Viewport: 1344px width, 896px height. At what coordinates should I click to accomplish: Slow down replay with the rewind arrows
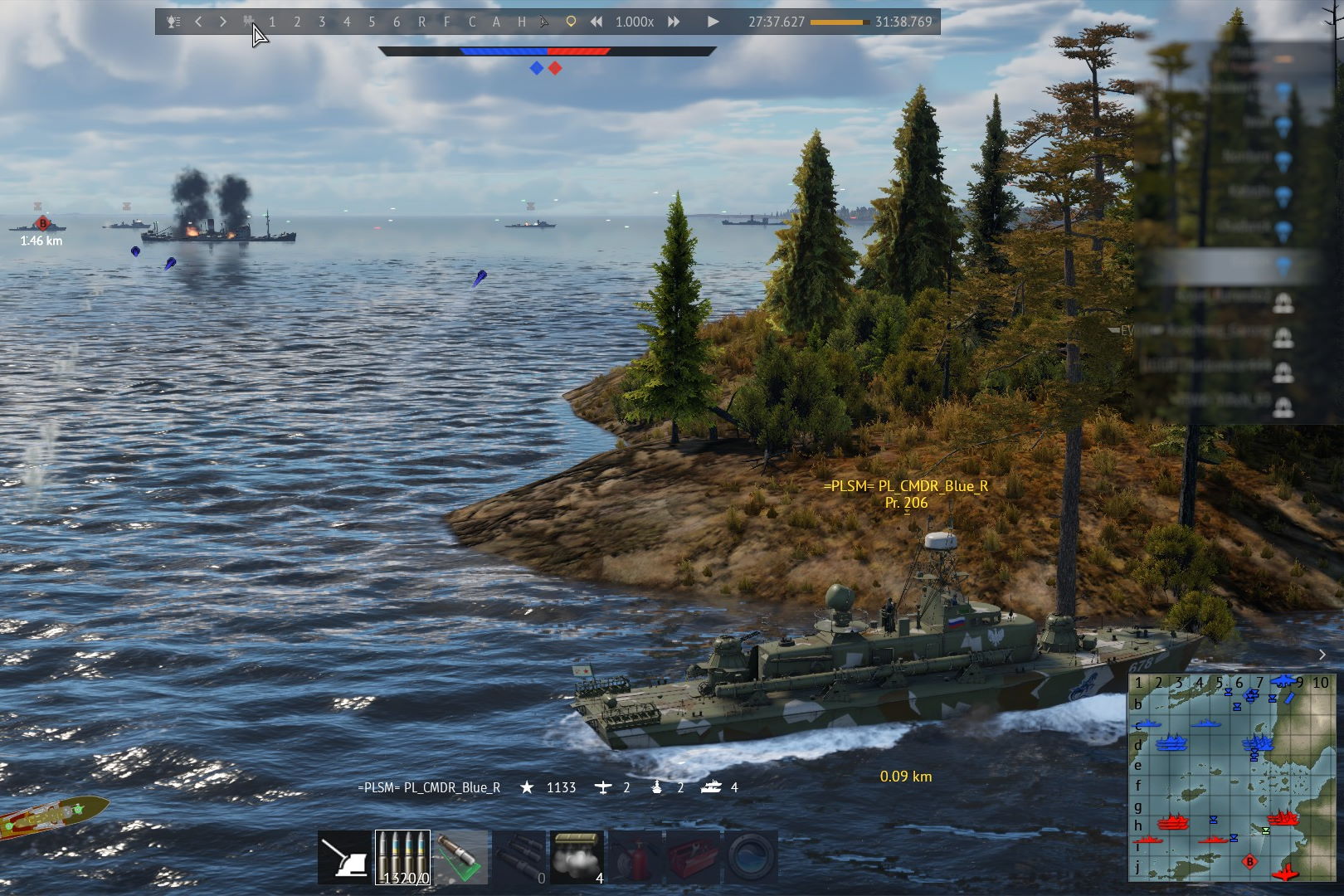pos(597,22)
